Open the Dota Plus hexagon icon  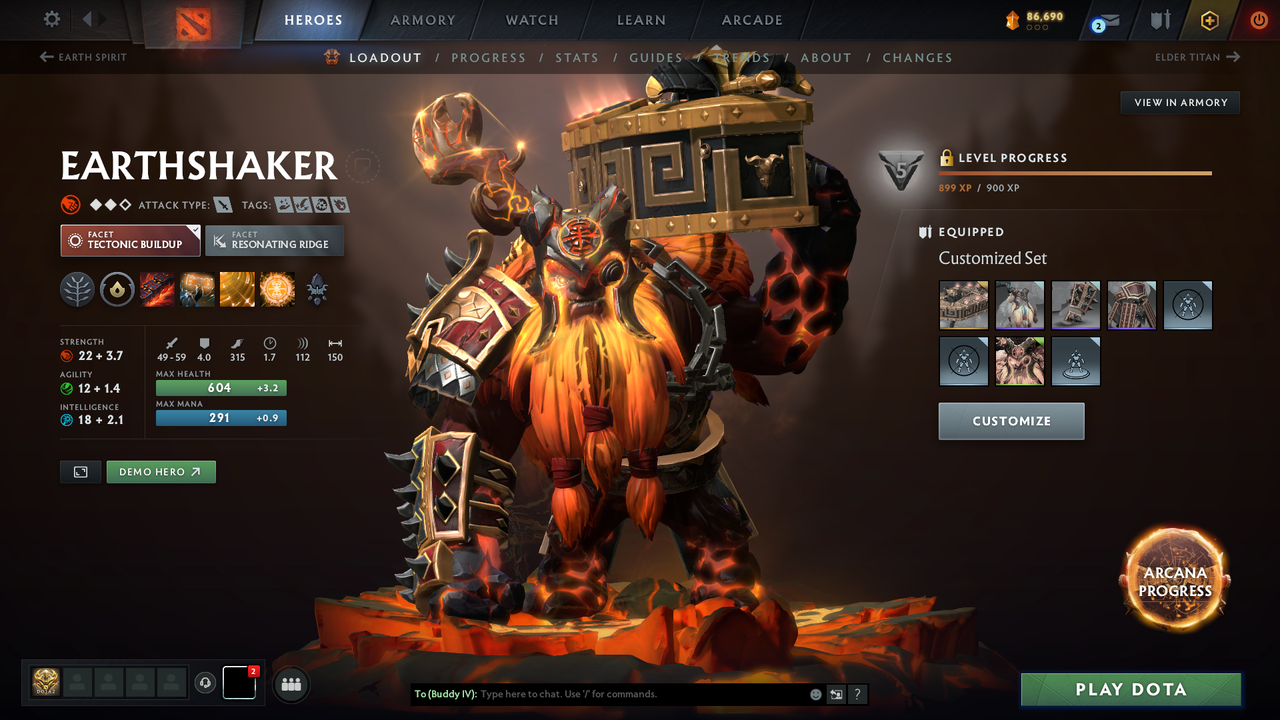pos(1209,19)
